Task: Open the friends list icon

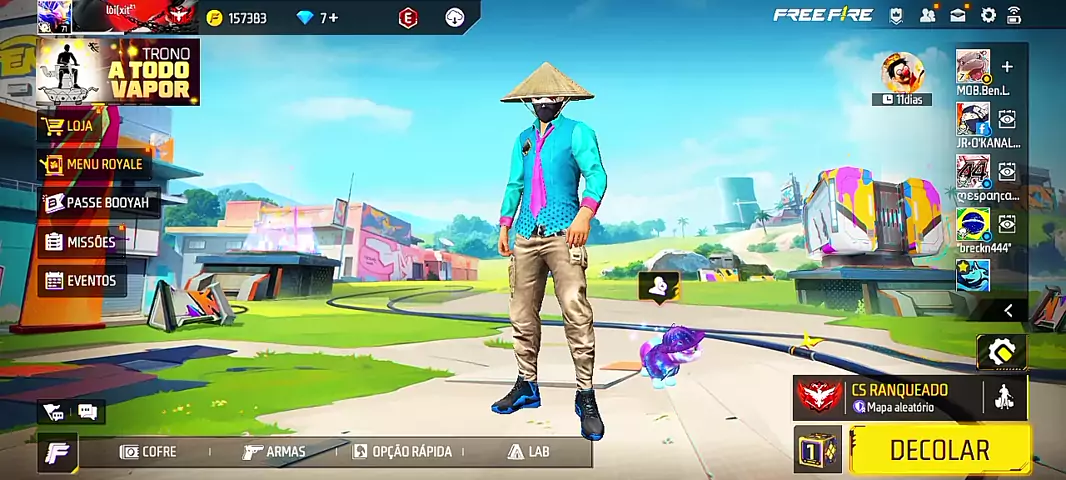Action: 929,15
